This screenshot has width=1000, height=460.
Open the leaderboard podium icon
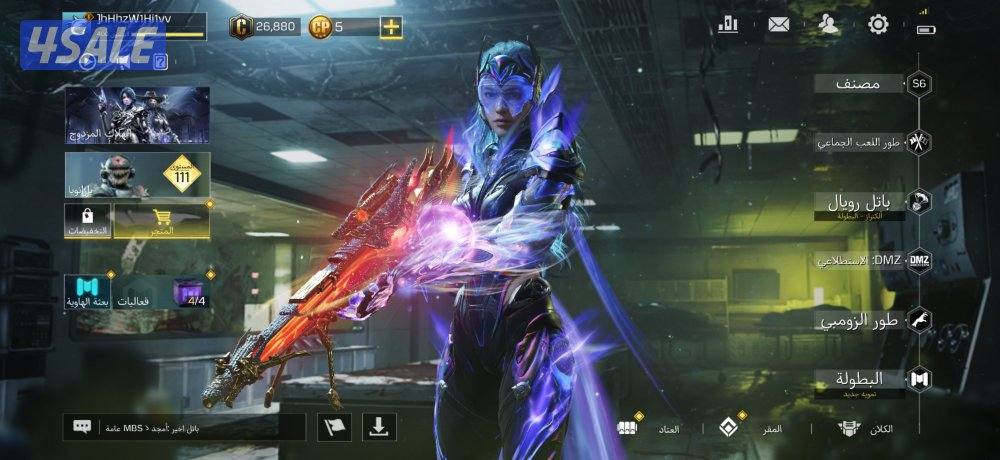click(x=728, y=25)
